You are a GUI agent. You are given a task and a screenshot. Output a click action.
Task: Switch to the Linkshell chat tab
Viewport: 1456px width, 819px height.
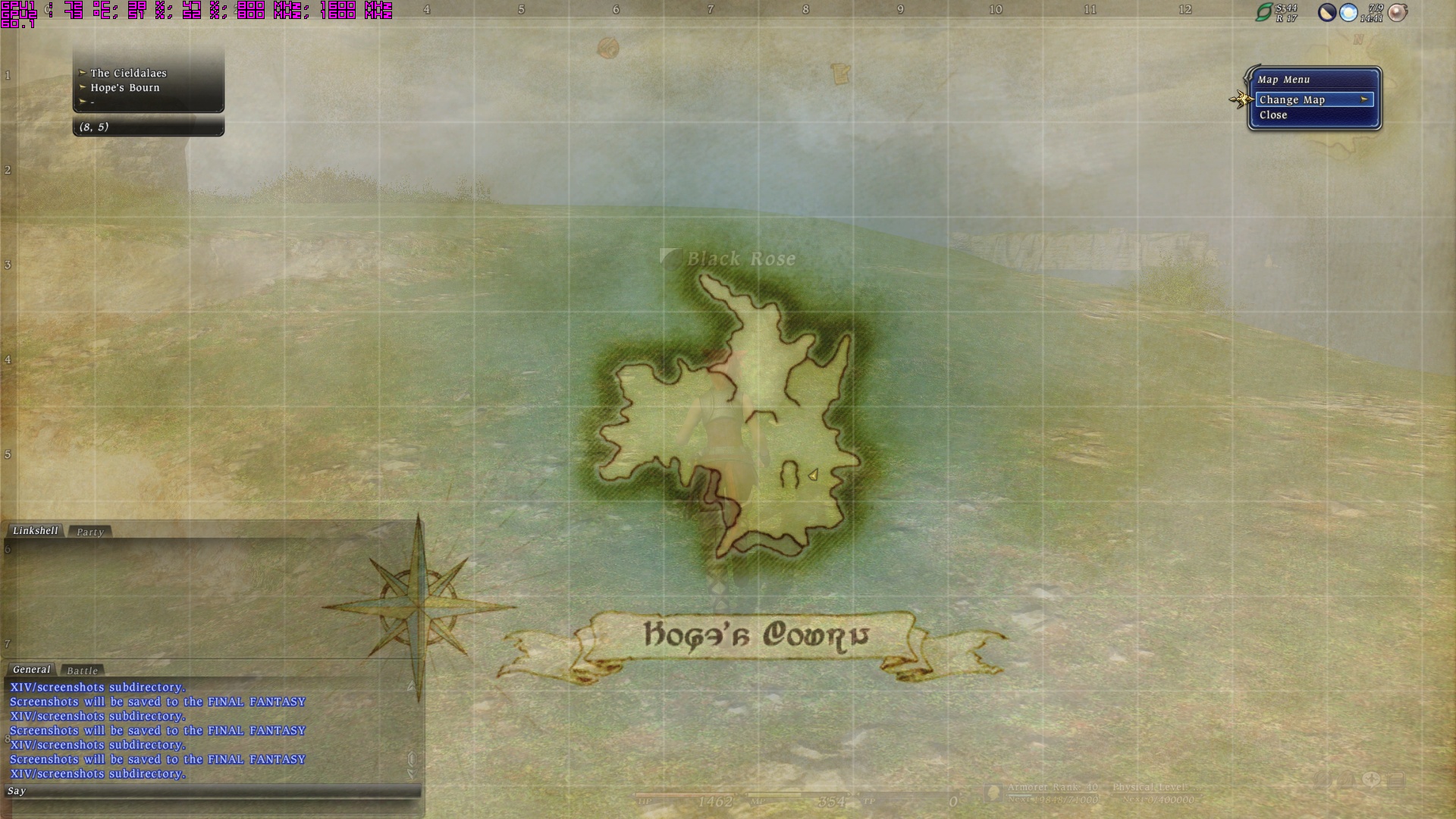(35, 531)
